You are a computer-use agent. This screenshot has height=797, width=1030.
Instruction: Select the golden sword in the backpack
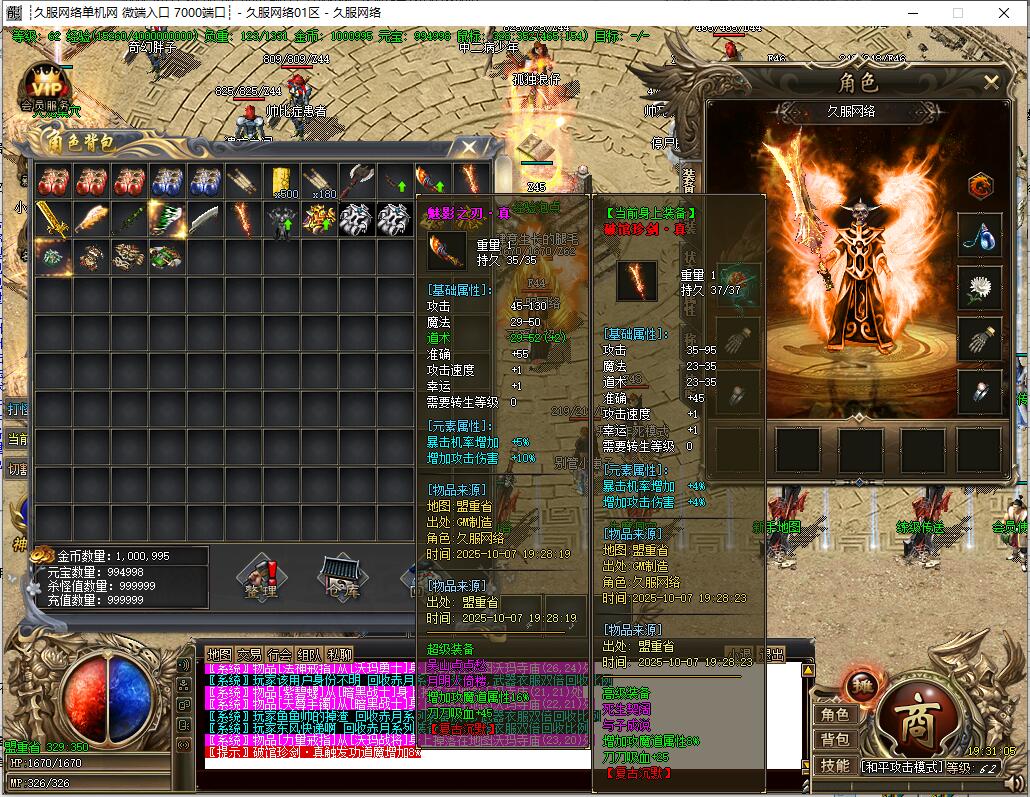52,218
